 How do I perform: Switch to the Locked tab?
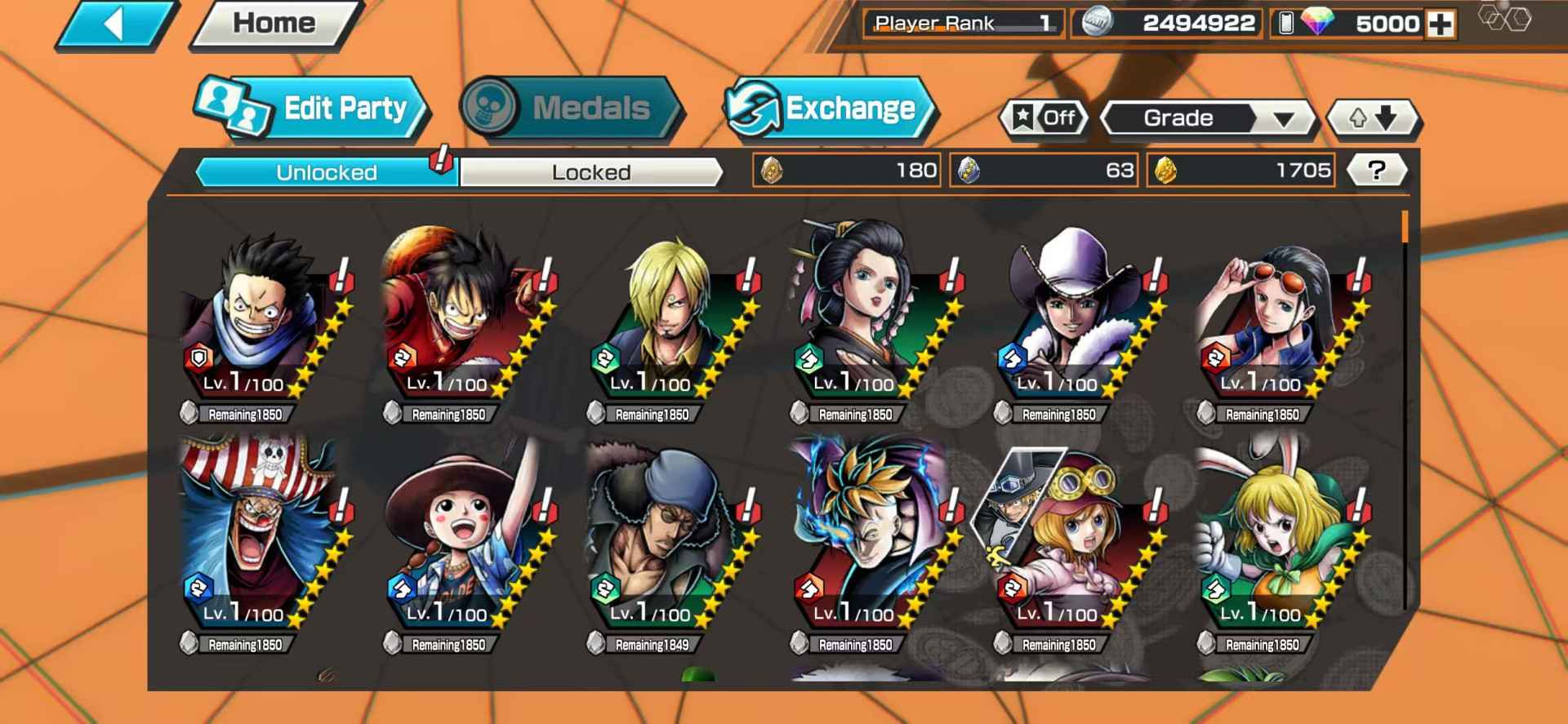590,172
